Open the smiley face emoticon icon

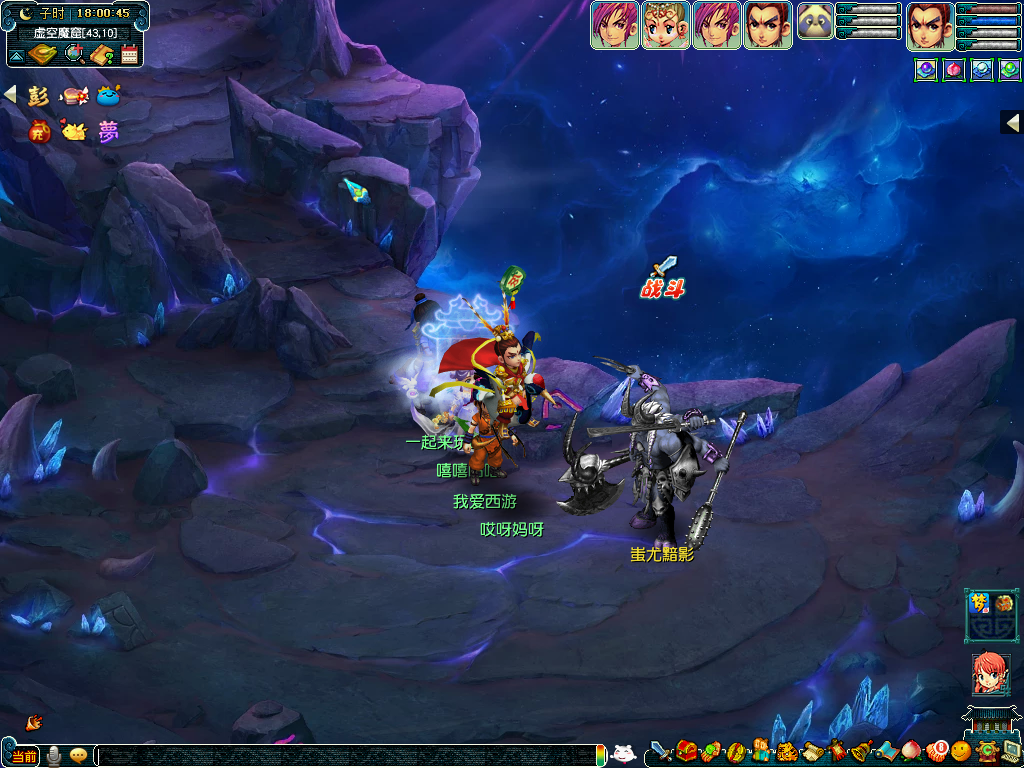[961, 751]
